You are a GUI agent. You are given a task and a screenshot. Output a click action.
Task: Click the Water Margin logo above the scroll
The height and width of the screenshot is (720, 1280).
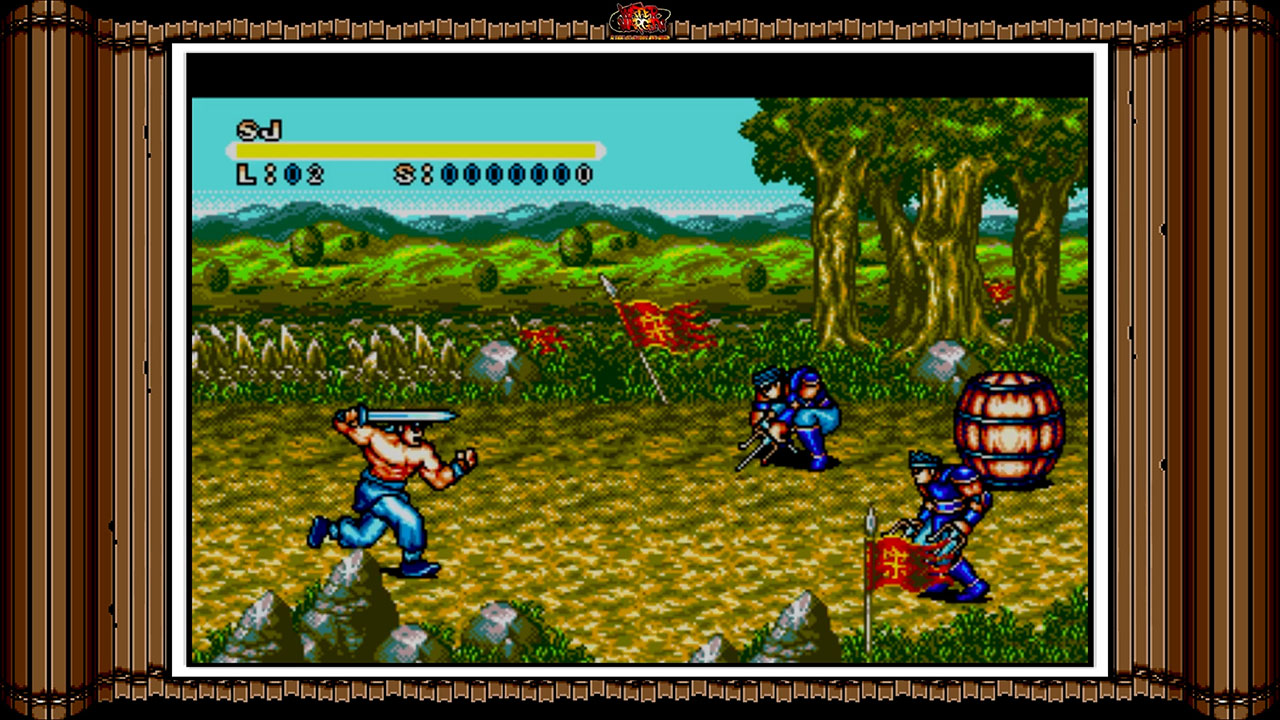[638, 20]
